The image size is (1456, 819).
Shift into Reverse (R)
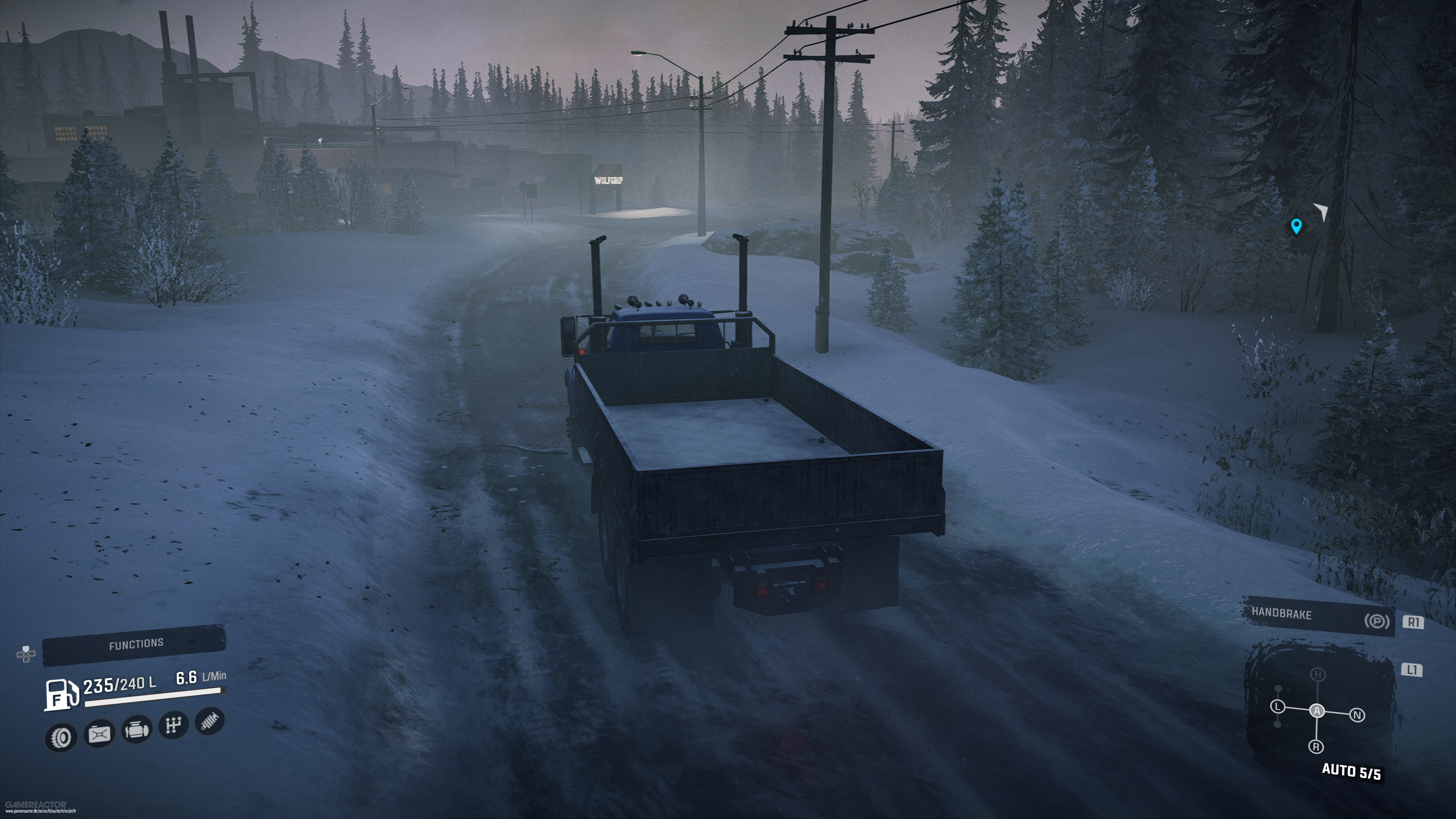[x=1316, y=747]
